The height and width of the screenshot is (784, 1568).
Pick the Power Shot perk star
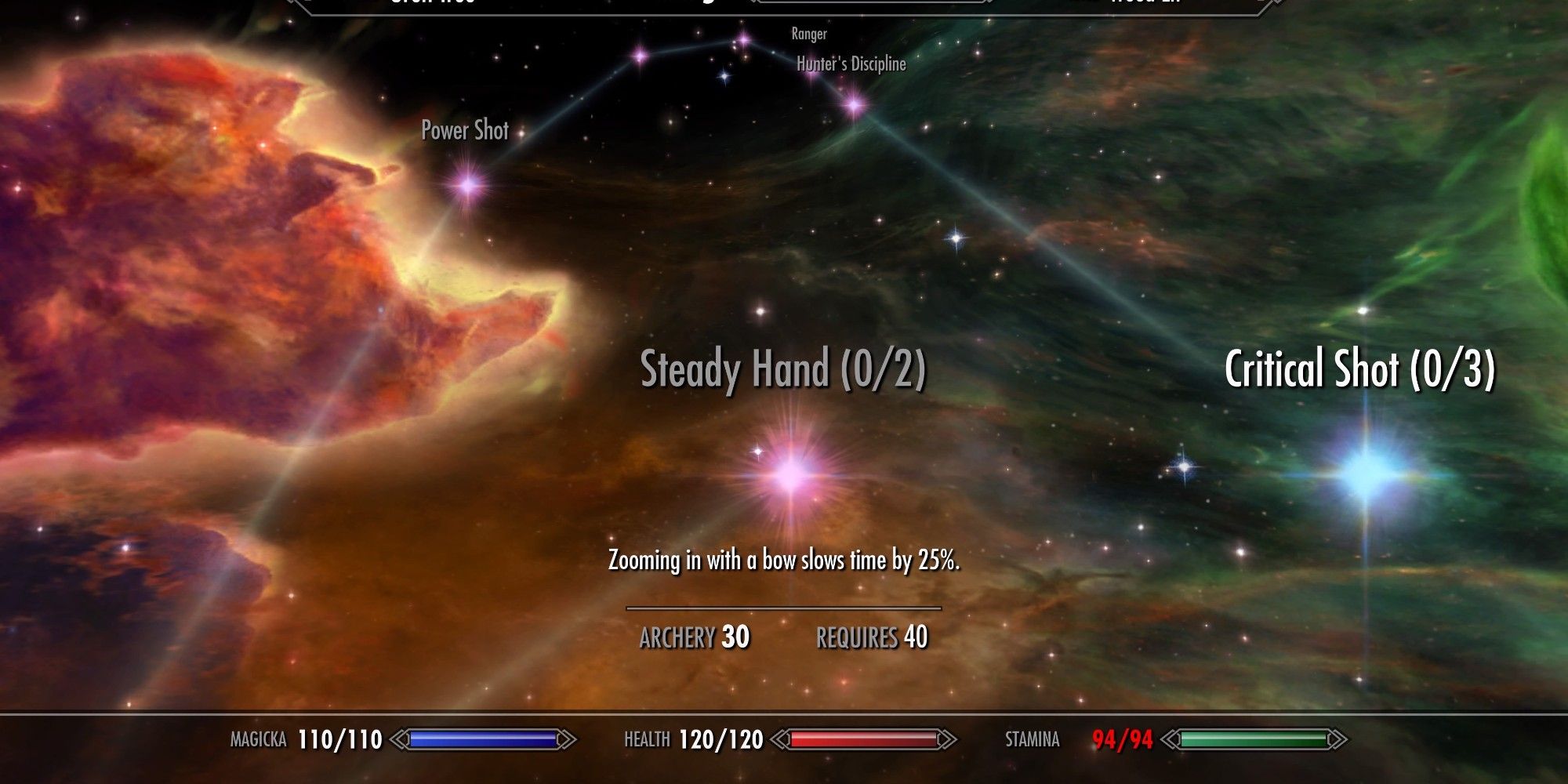(469, 185)
